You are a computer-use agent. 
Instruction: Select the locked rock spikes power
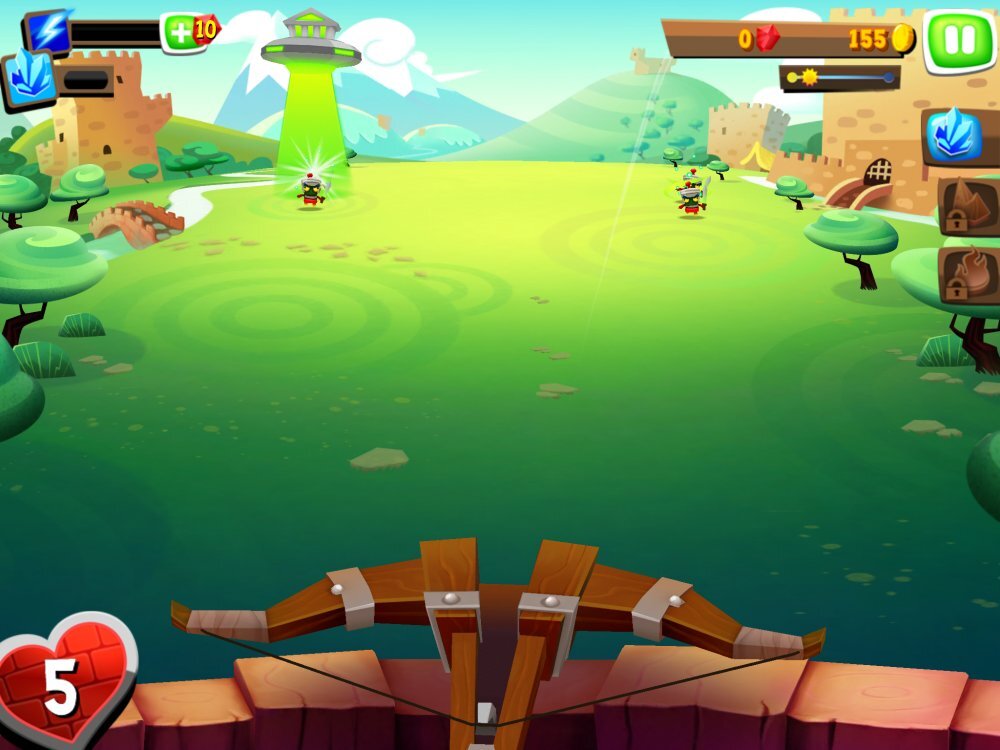pyautogui.click(x=968, y=206)
